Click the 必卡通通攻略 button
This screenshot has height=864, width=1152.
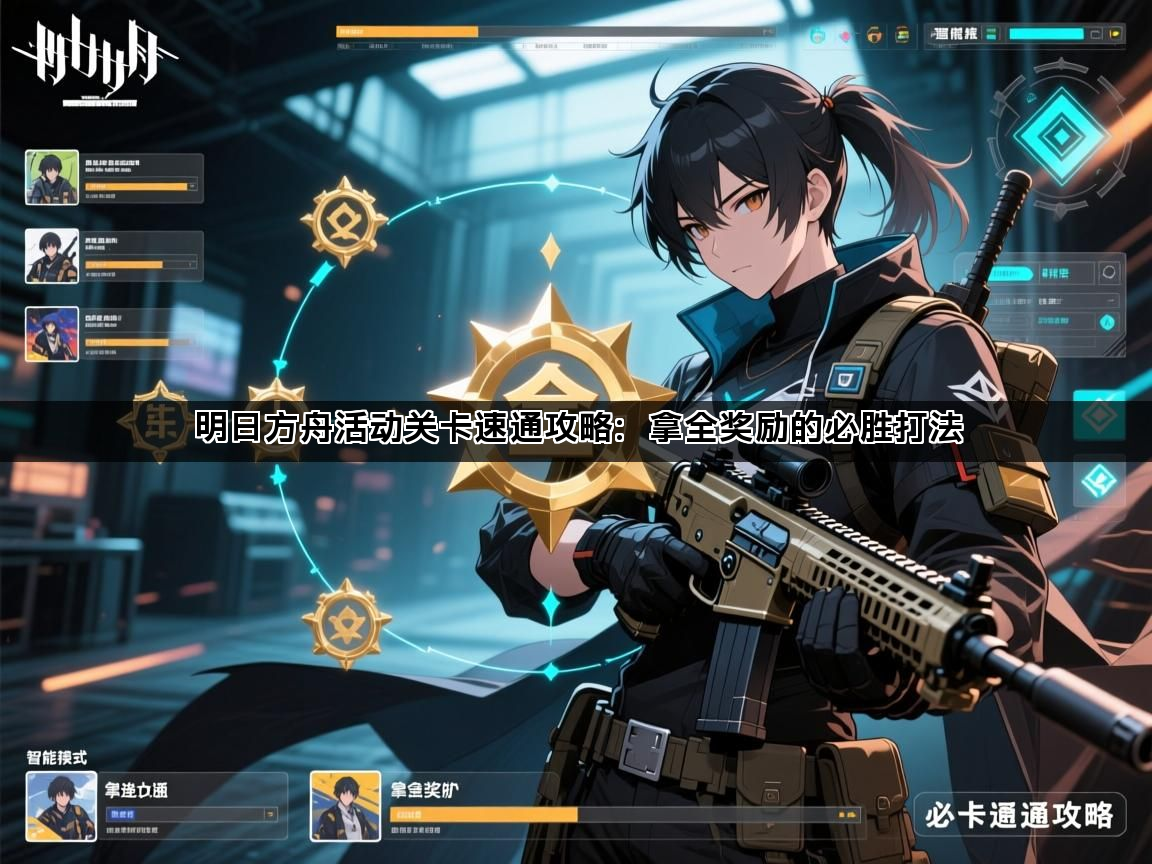[1020, 815]
